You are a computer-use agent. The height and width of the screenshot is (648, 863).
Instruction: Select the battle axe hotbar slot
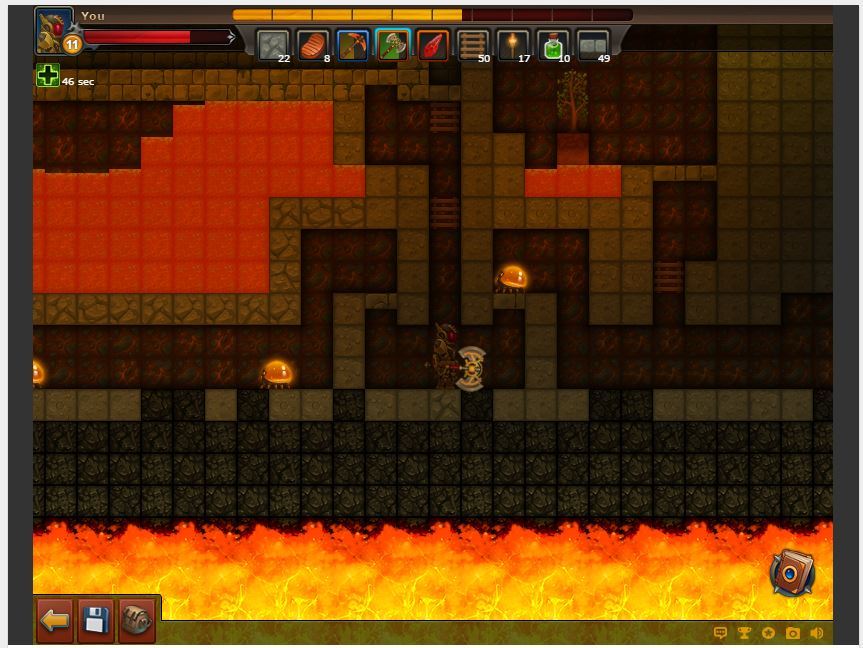tap(393, 45)
